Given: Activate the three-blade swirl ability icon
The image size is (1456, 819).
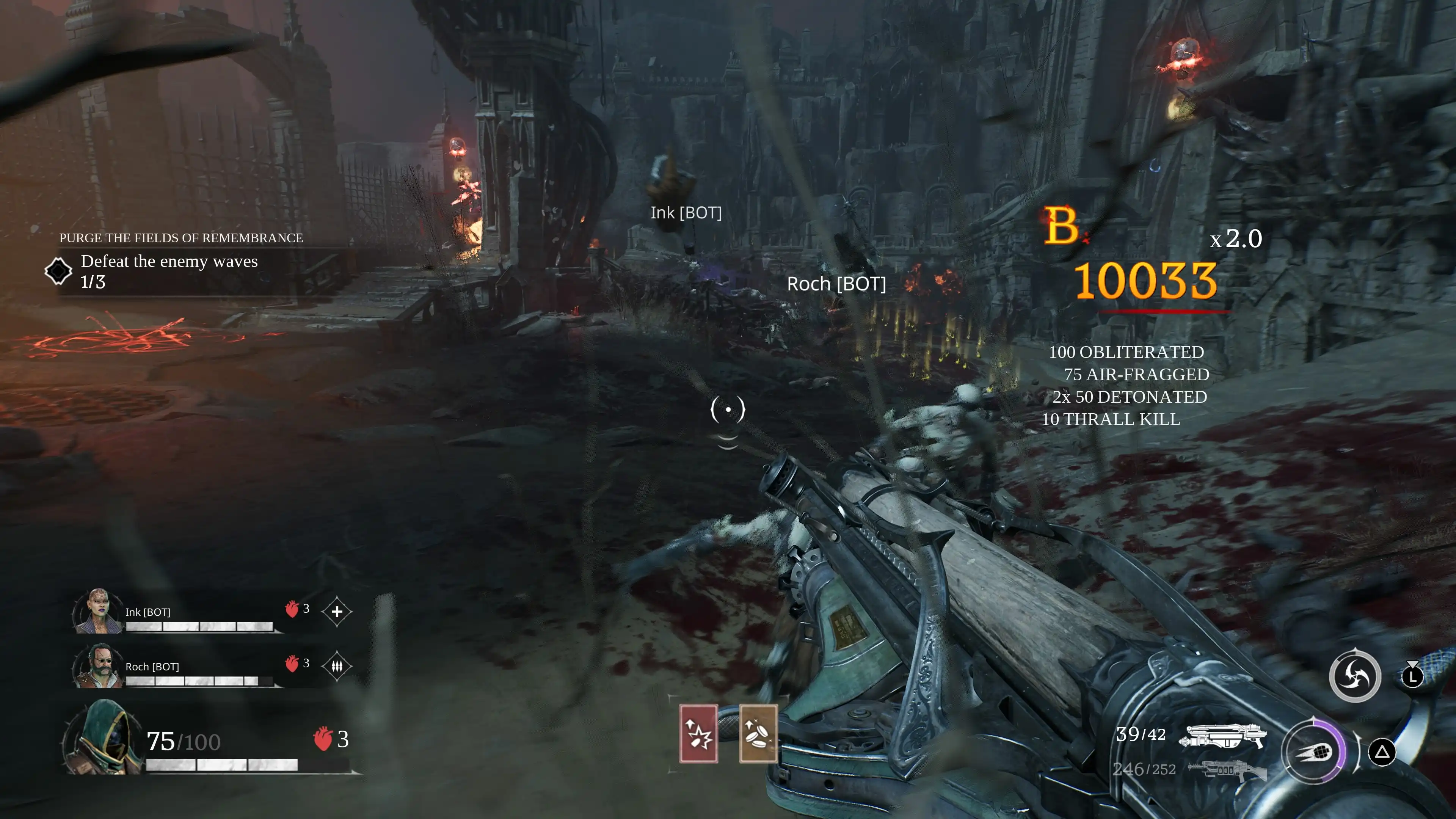Looking at the screenshot, I should (x=1354, y=676).
